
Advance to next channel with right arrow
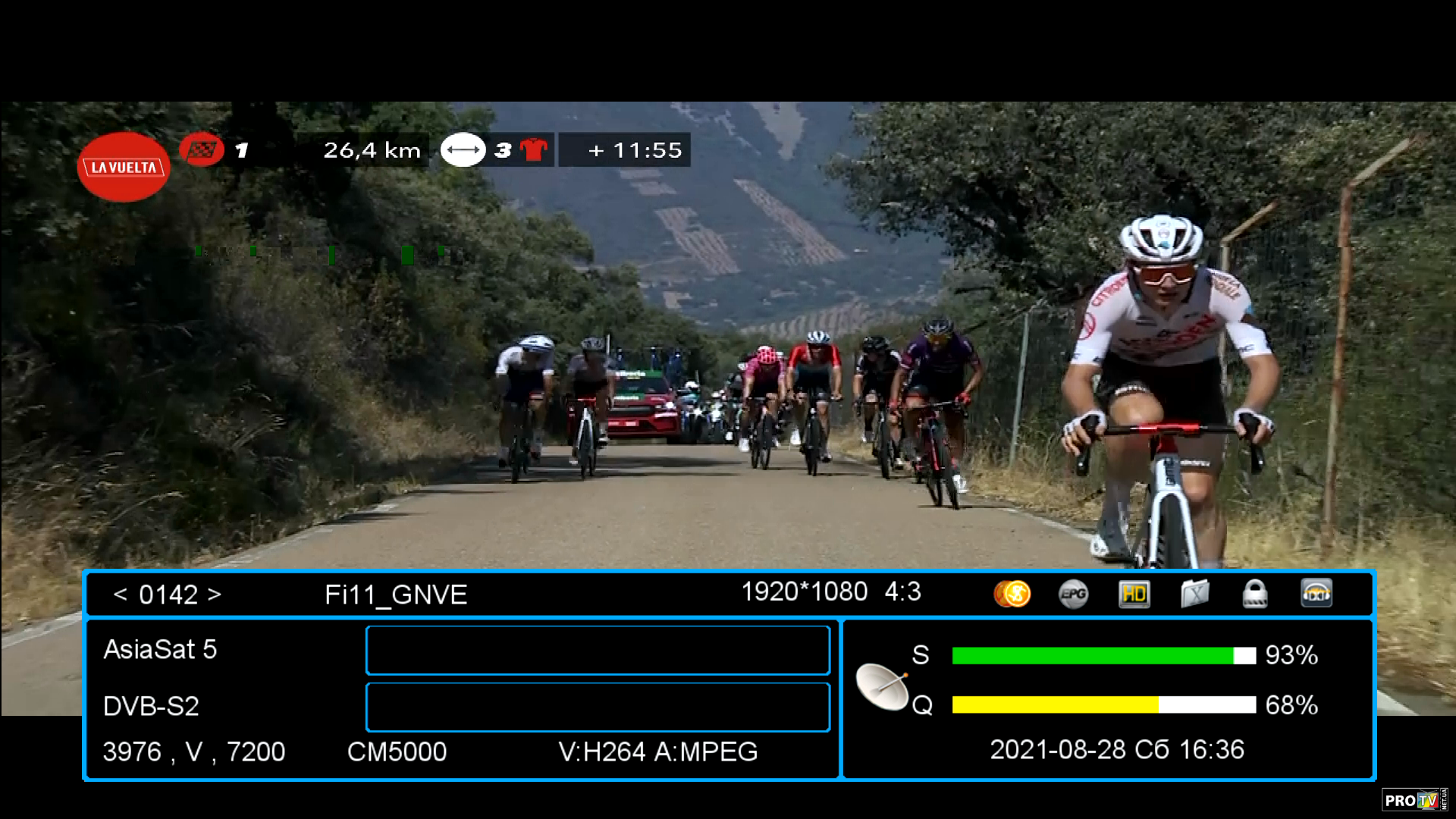click(x=215, y=595)
